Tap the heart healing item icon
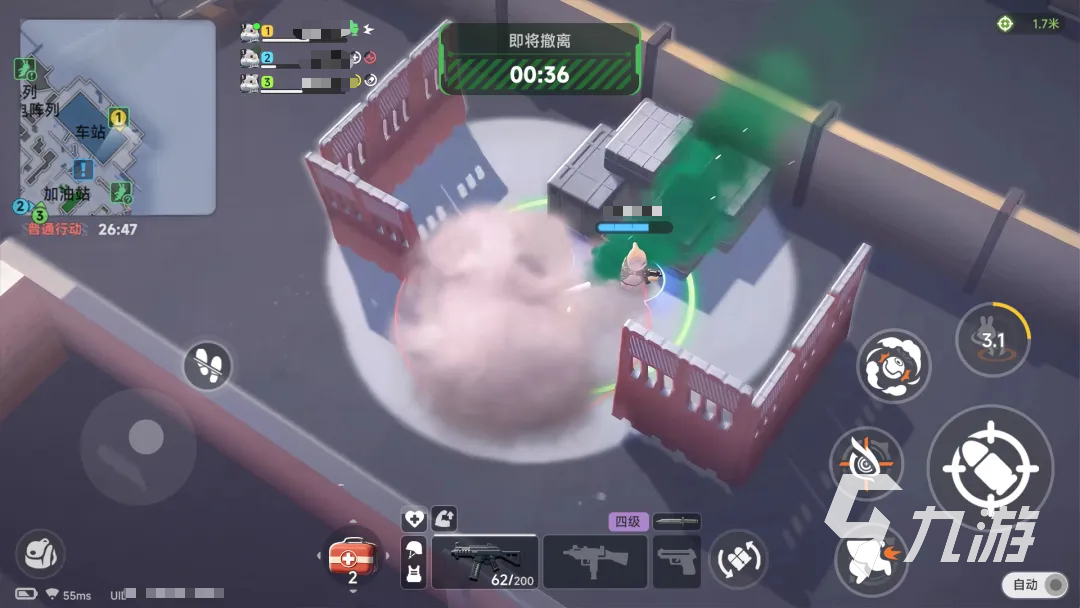 (x=414, y=519)
